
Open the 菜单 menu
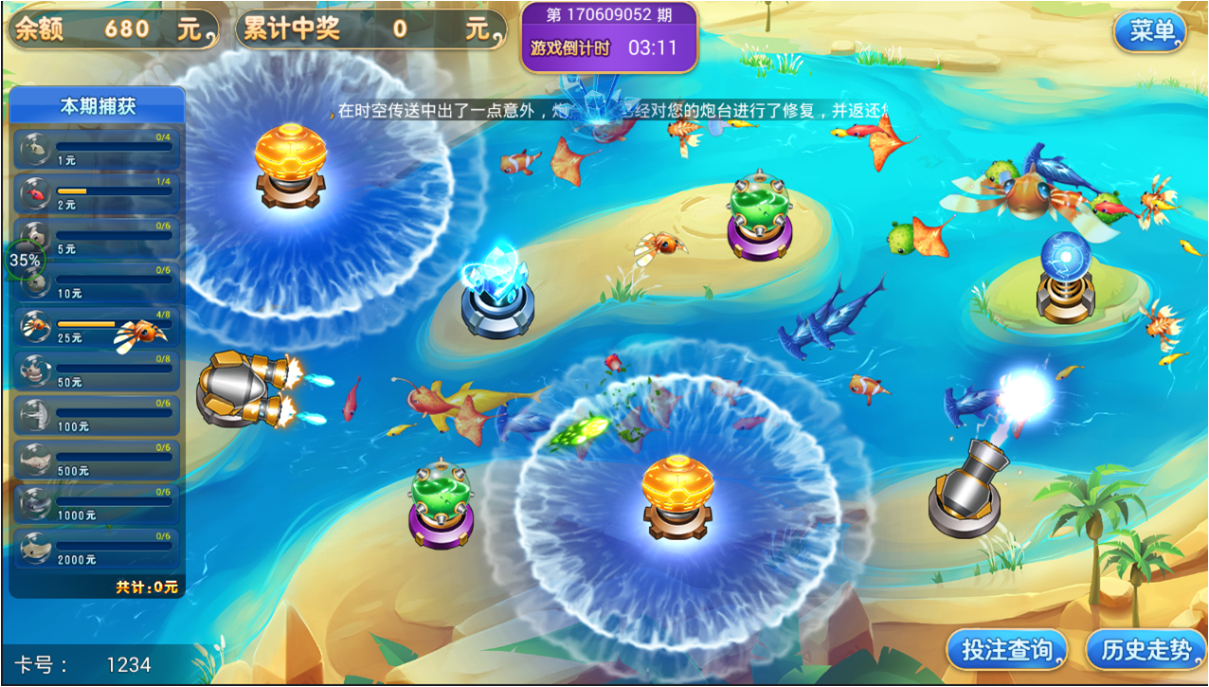coord(1151,32)
